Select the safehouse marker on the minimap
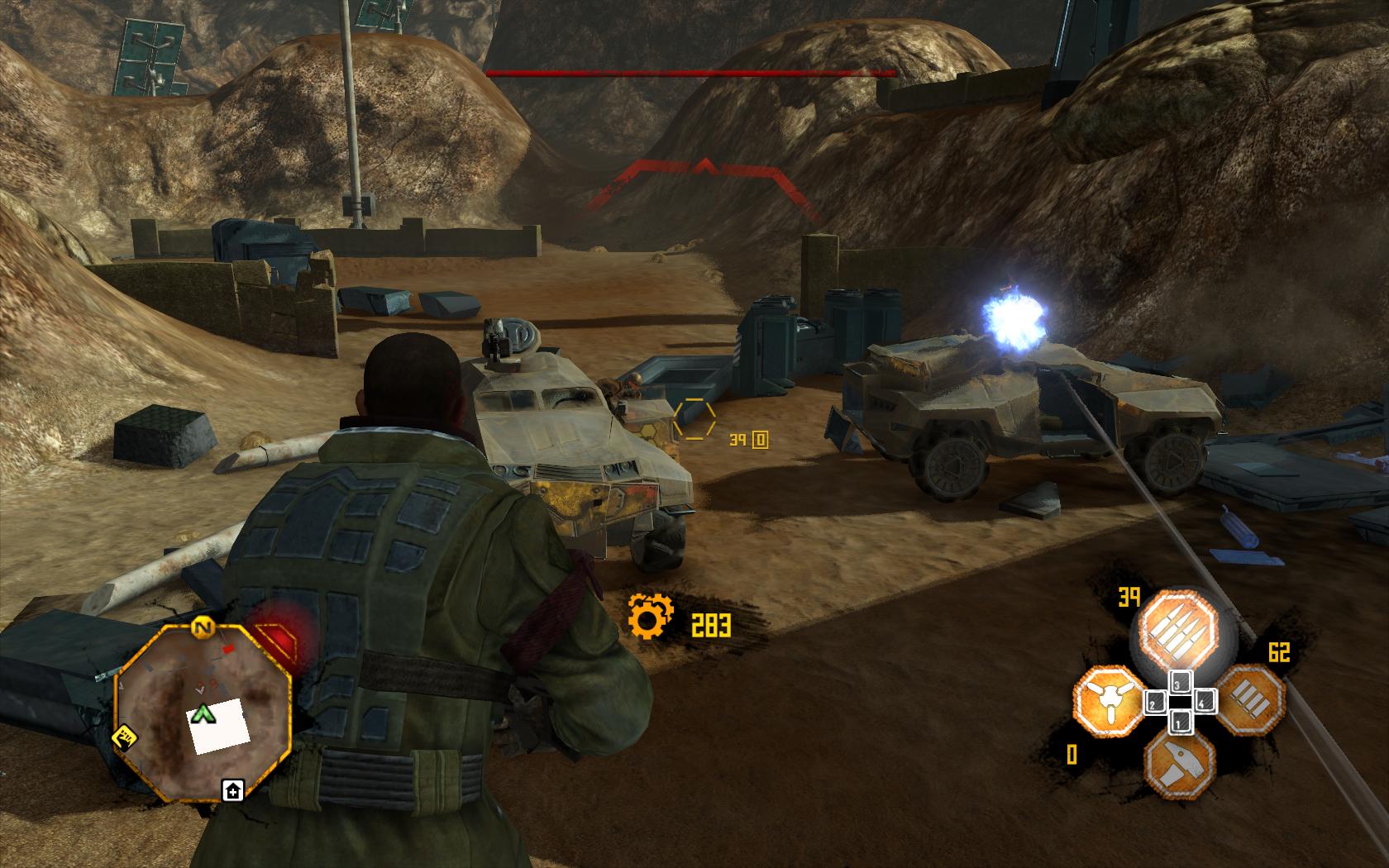 click(232, 791)
